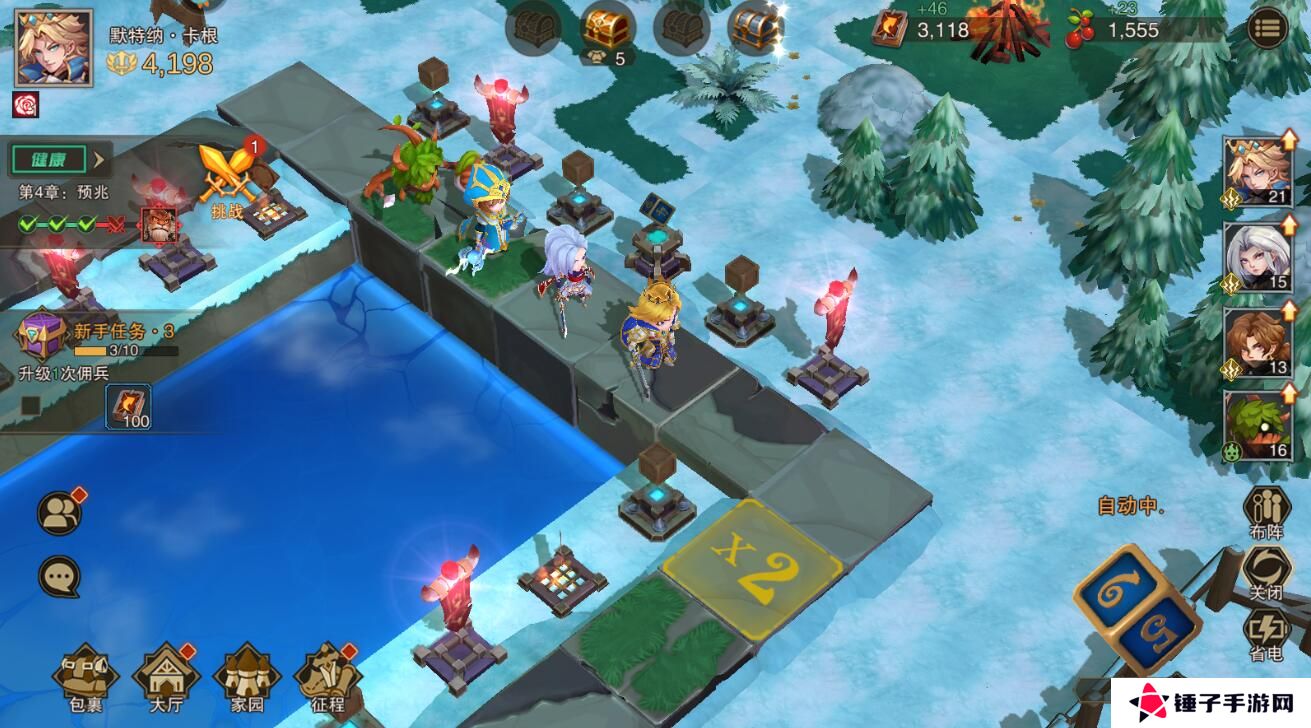Open the 新手任务 quest chest
This screenshot has width=1311, height=728.
click(41, 335)
